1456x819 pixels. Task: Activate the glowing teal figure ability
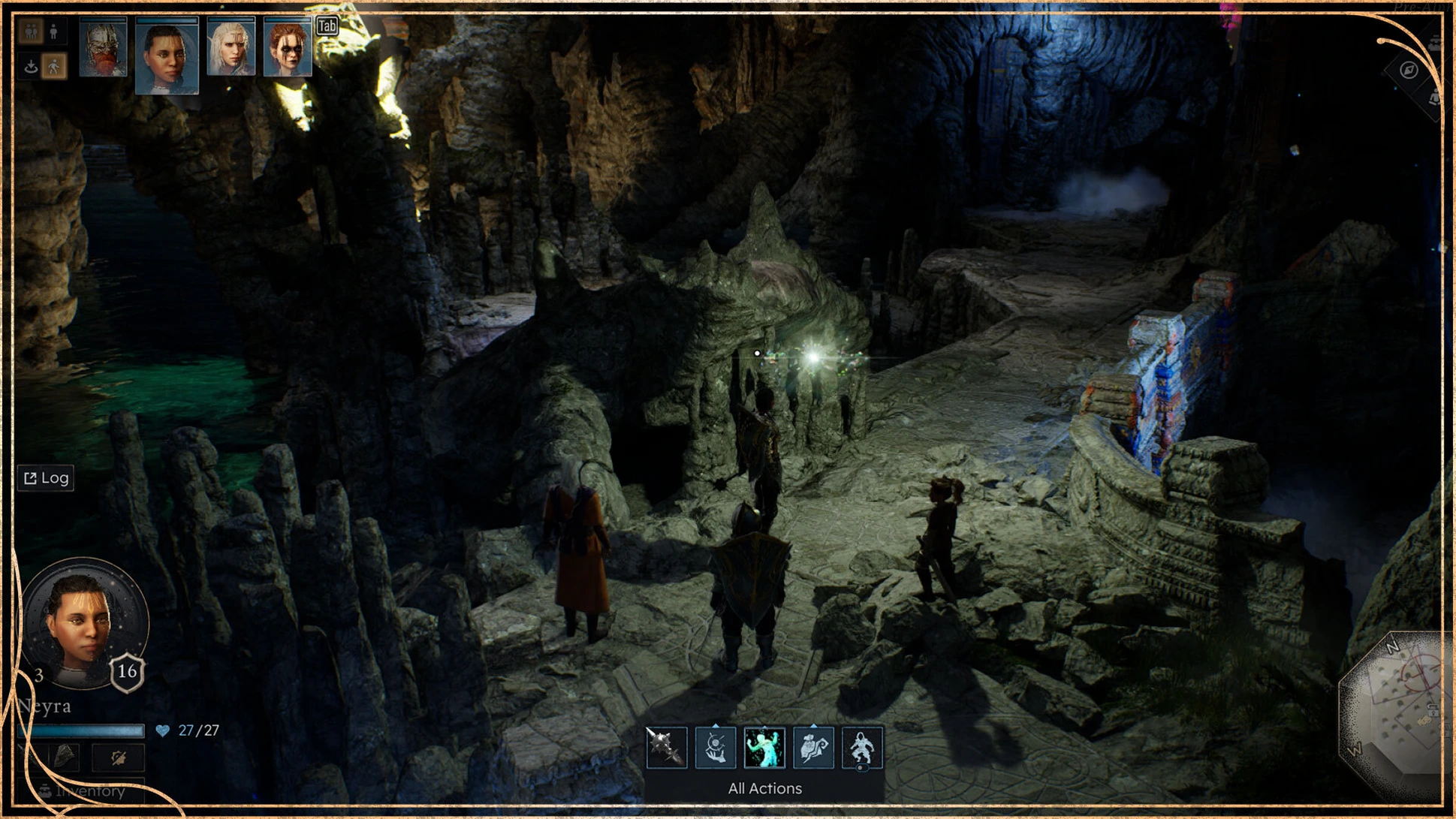tap(764, 748)
